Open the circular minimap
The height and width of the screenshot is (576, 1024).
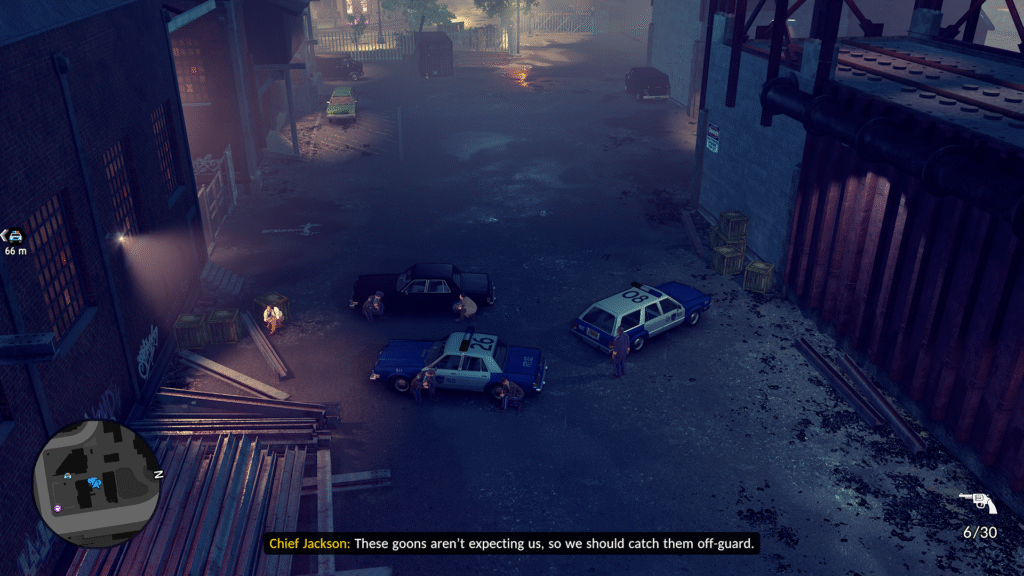tap(96, 483)
